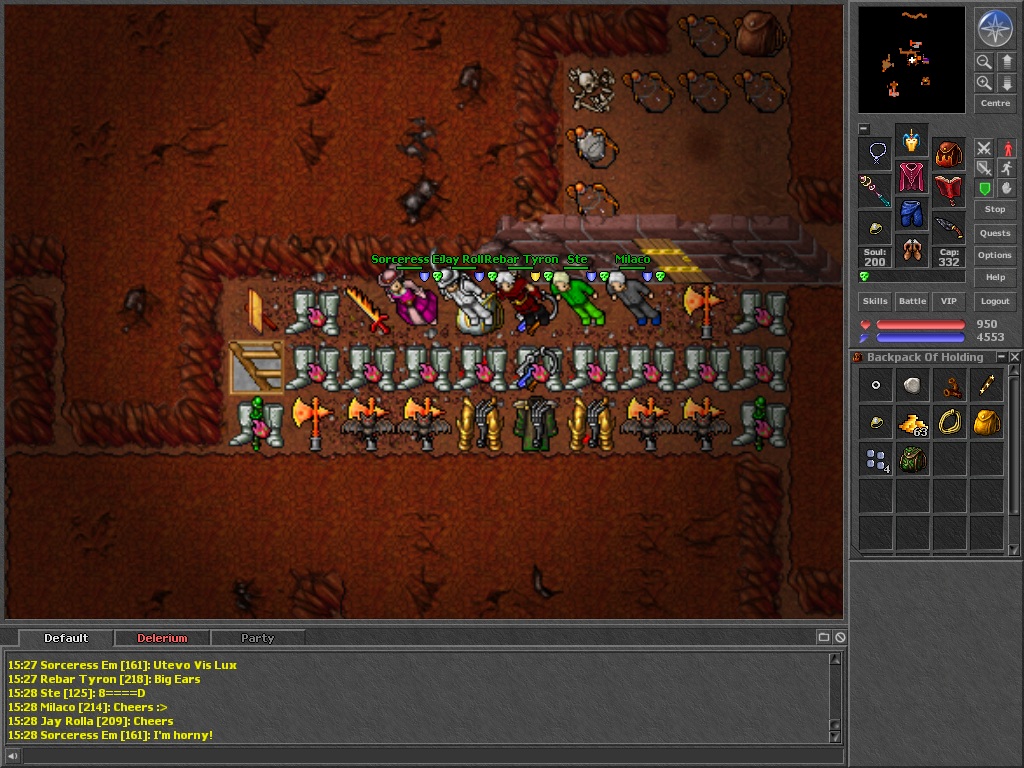Open the VIP list
1024x768 pixels.
tap(948, 301)
